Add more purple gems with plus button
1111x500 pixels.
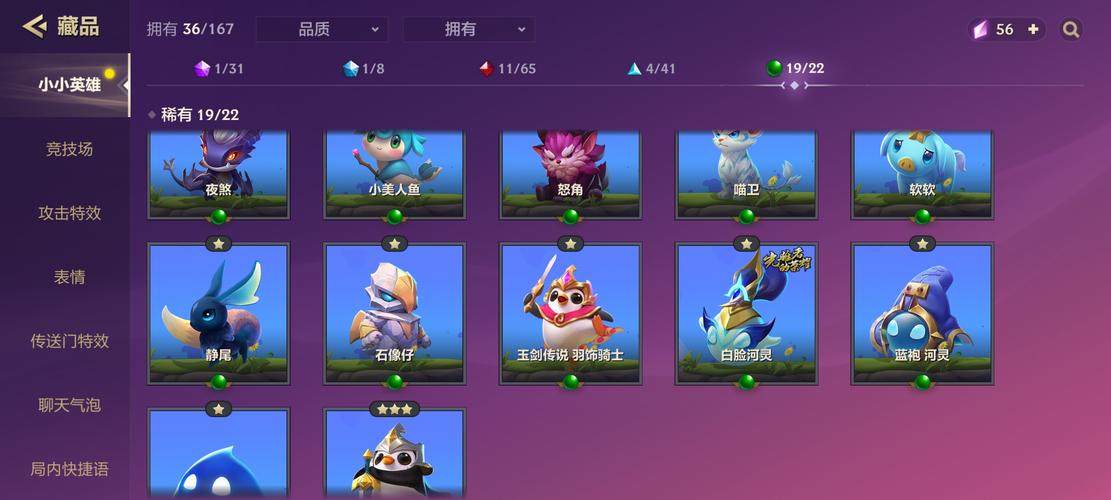coord(1033,30)
